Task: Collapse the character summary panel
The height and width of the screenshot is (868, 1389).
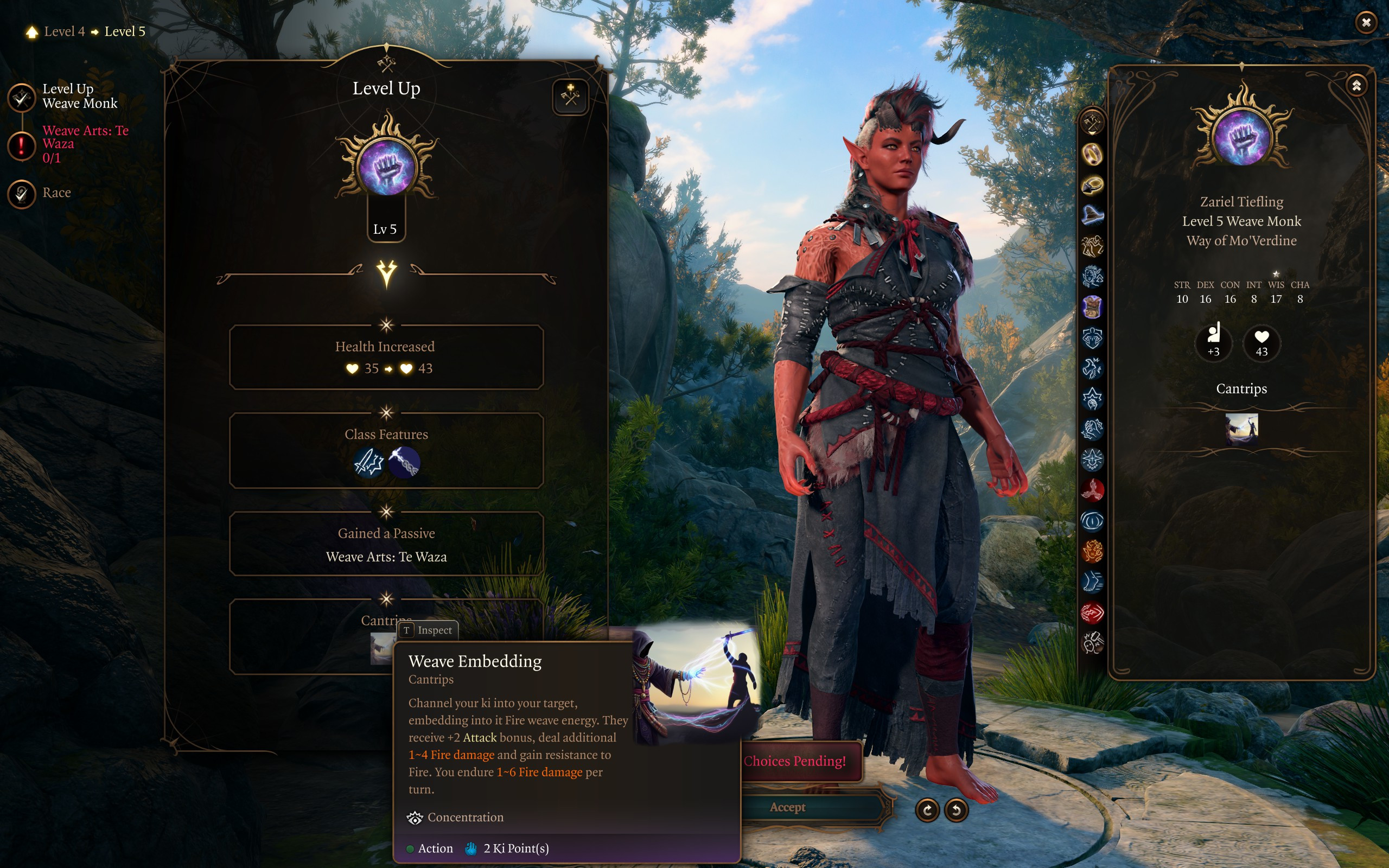Action: point(1356,86)
